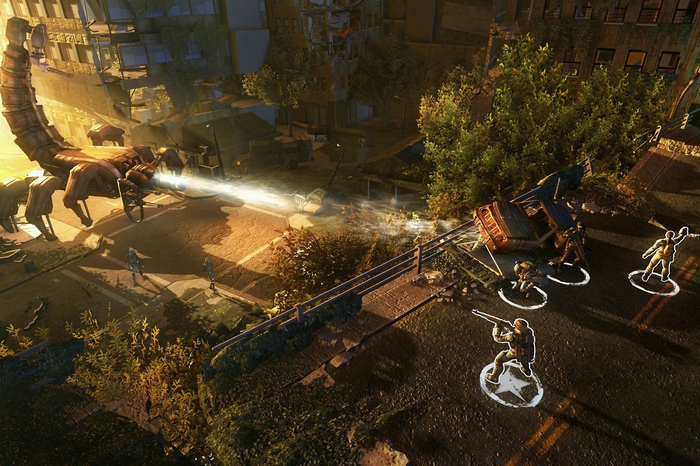Select the crouching squad member
700x466 pixels.
coord(524,278)
